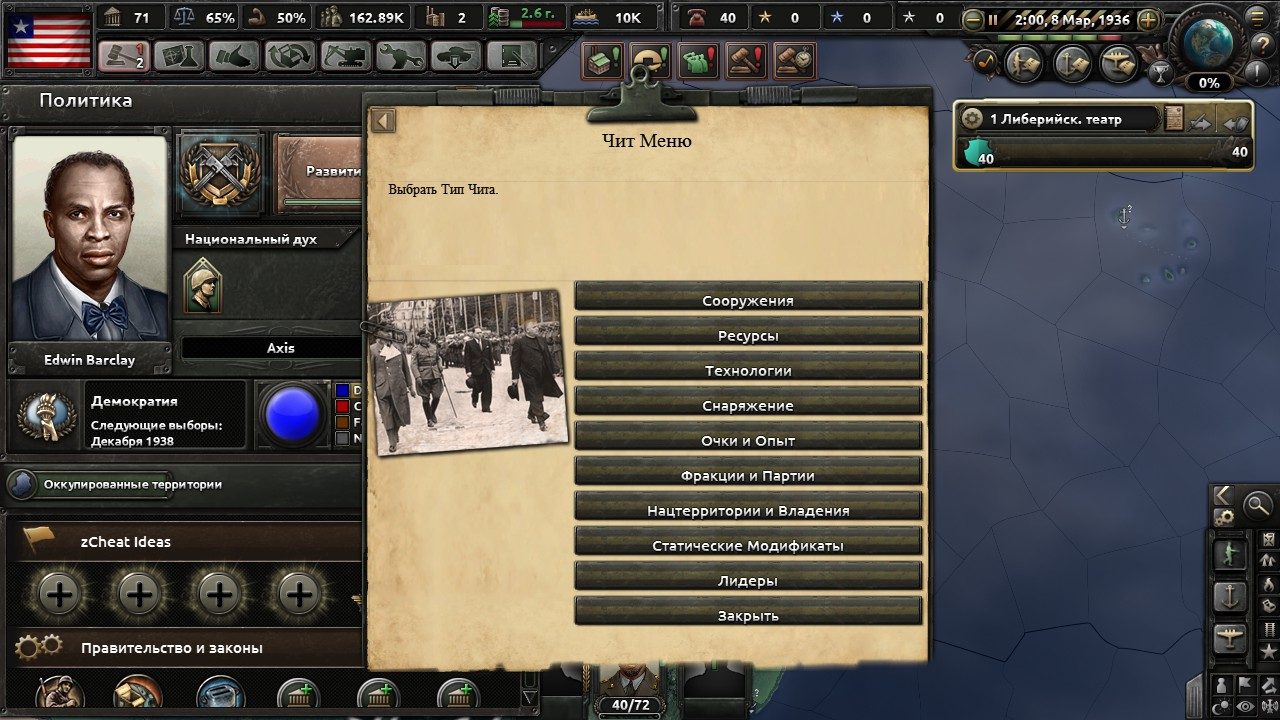
Task: Open the Сооружения cheat category
Action: (x=748, y=300)
